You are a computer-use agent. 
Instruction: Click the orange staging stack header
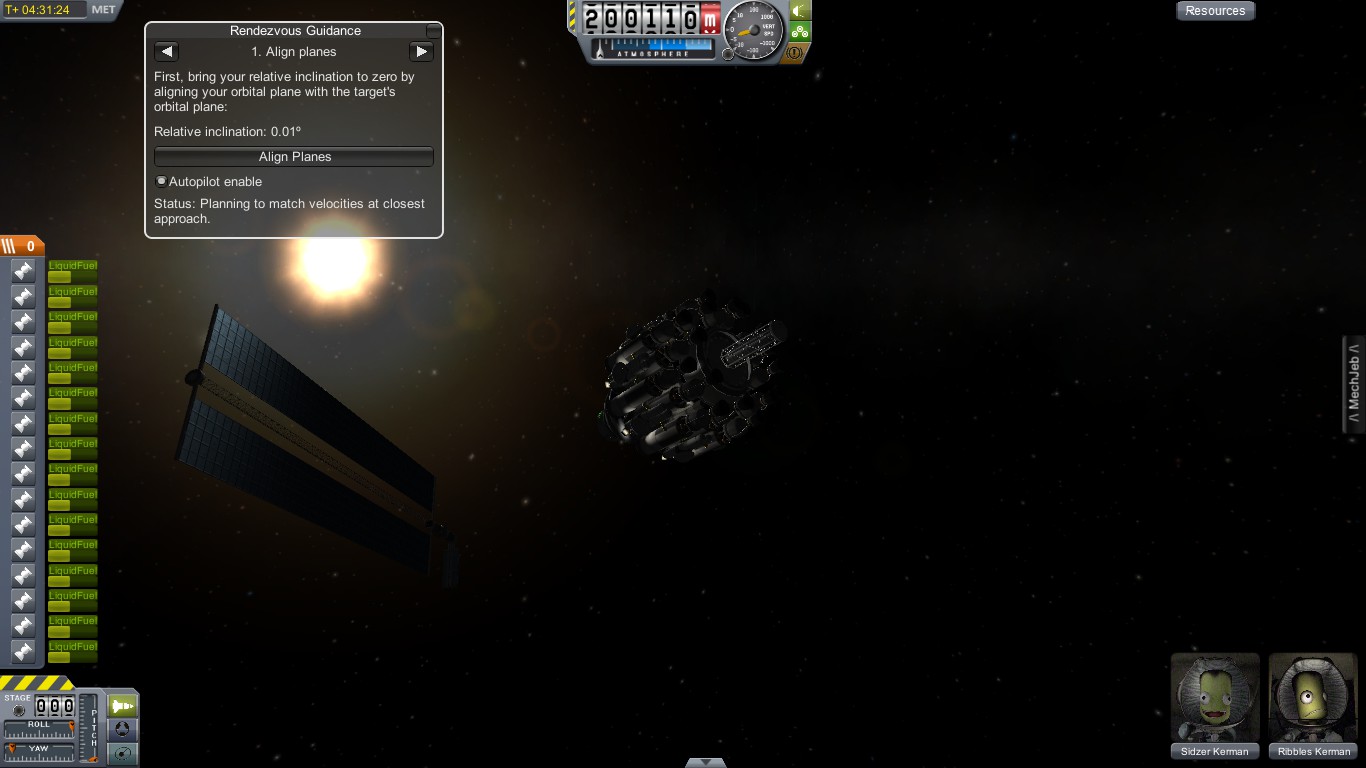(x=22, y=246)
